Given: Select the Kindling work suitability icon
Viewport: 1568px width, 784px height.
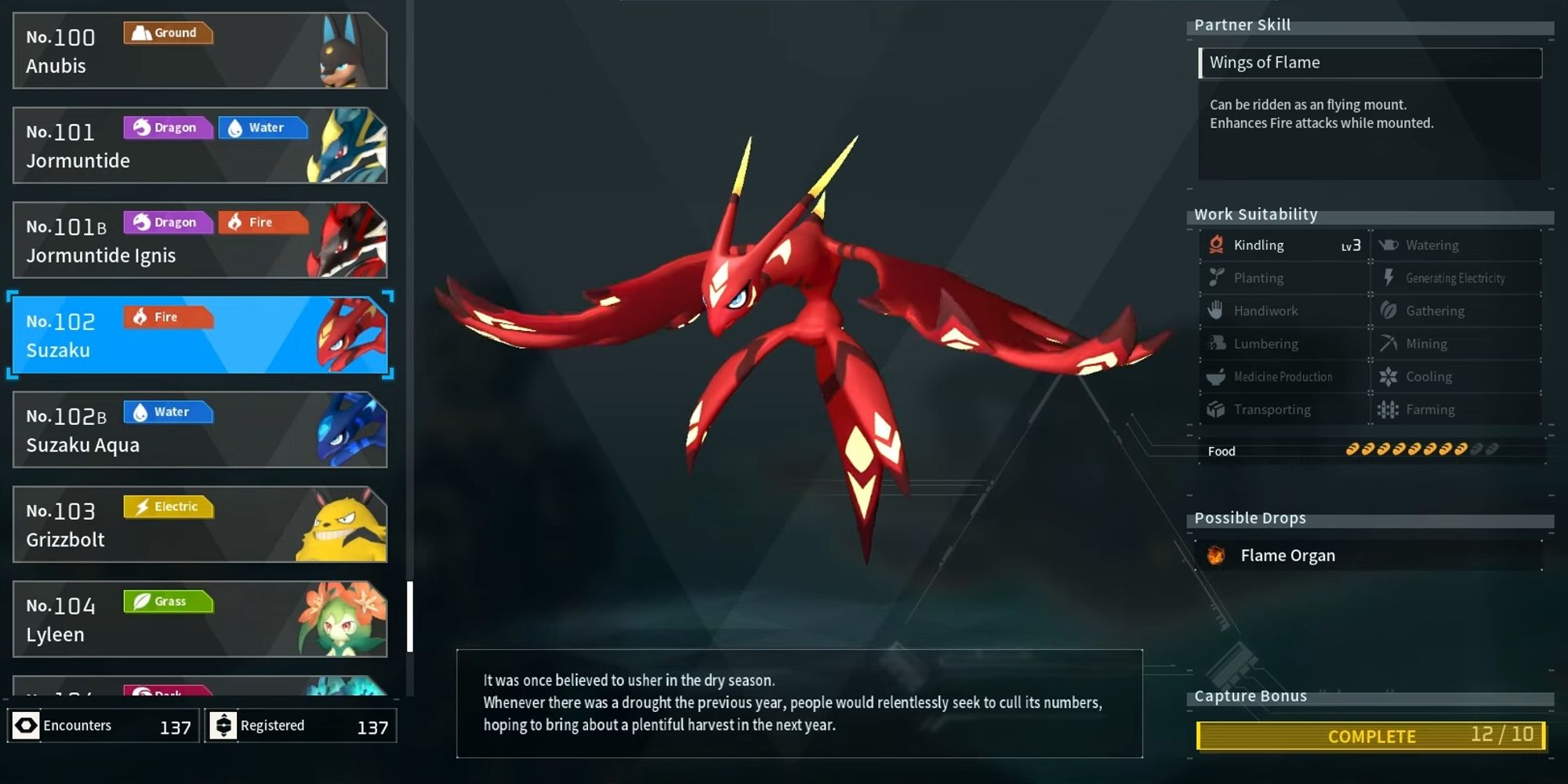Looking at the screenshot, I should click(1214, 245).
